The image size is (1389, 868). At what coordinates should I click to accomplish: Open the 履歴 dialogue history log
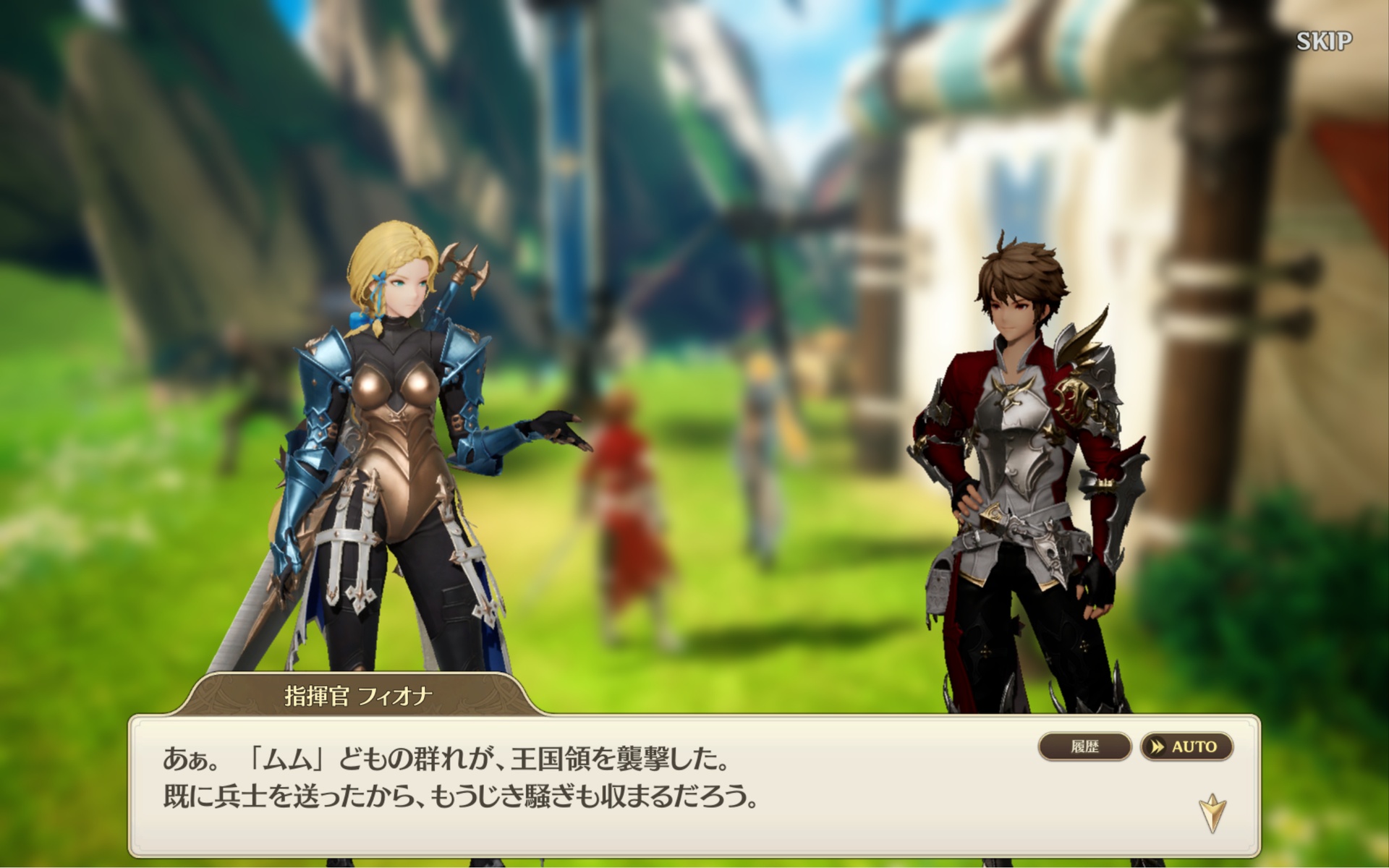[1084, 746]
